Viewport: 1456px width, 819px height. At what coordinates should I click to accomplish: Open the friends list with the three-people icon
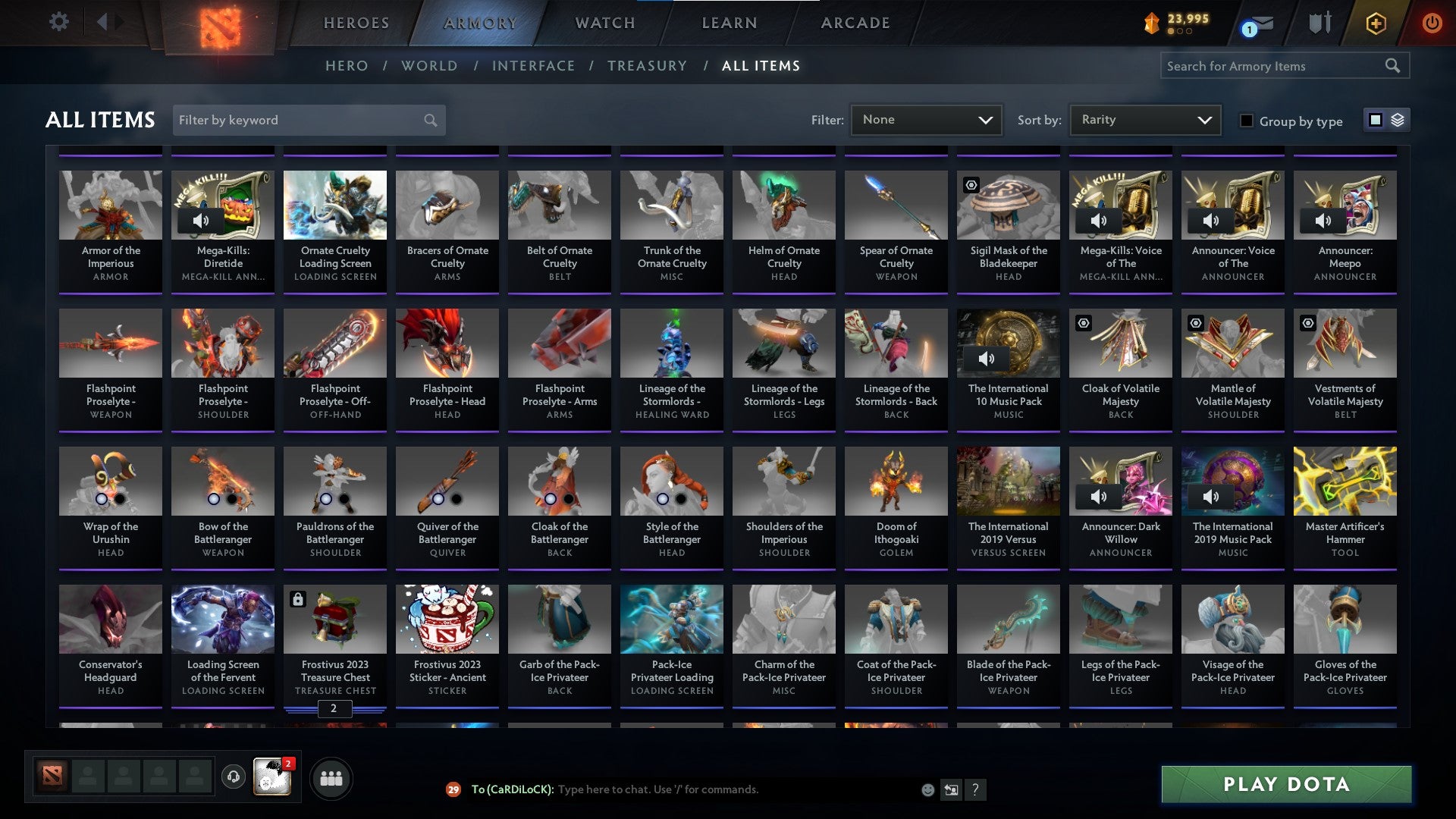pyautogui.click(x=331, y=777)
